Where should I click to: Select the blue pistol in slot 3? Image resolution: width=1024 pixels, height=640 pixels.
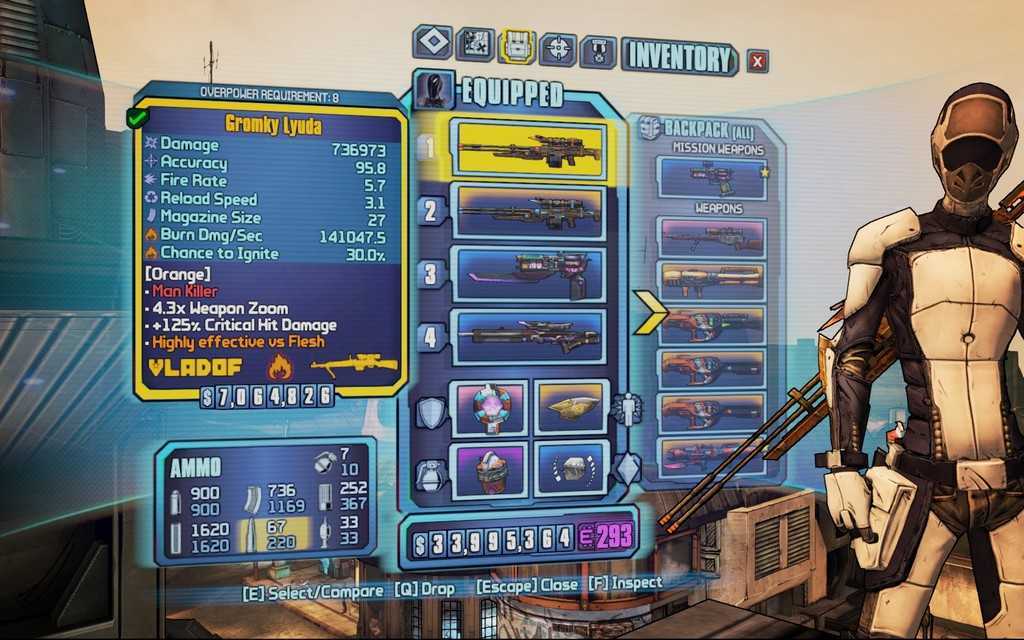click(x=528, y=274)
